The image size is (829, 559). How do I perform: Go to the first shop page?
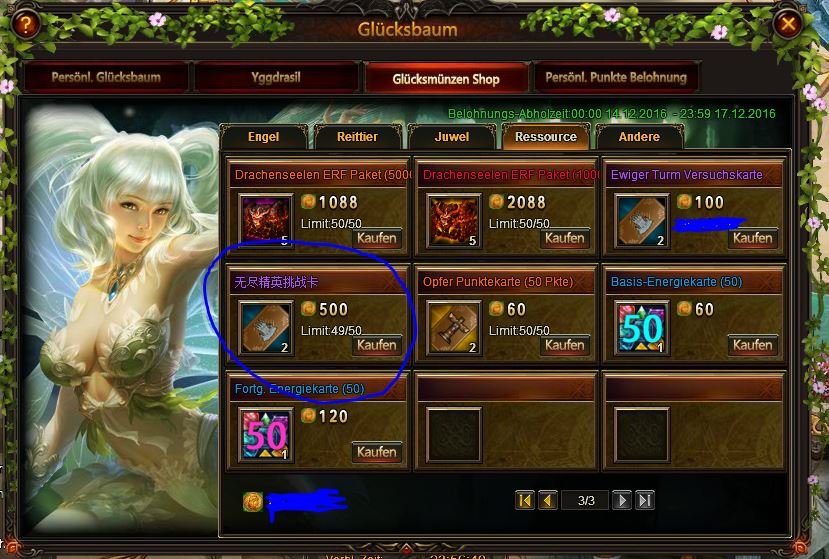pyautogui.click(x=525, y=500)
